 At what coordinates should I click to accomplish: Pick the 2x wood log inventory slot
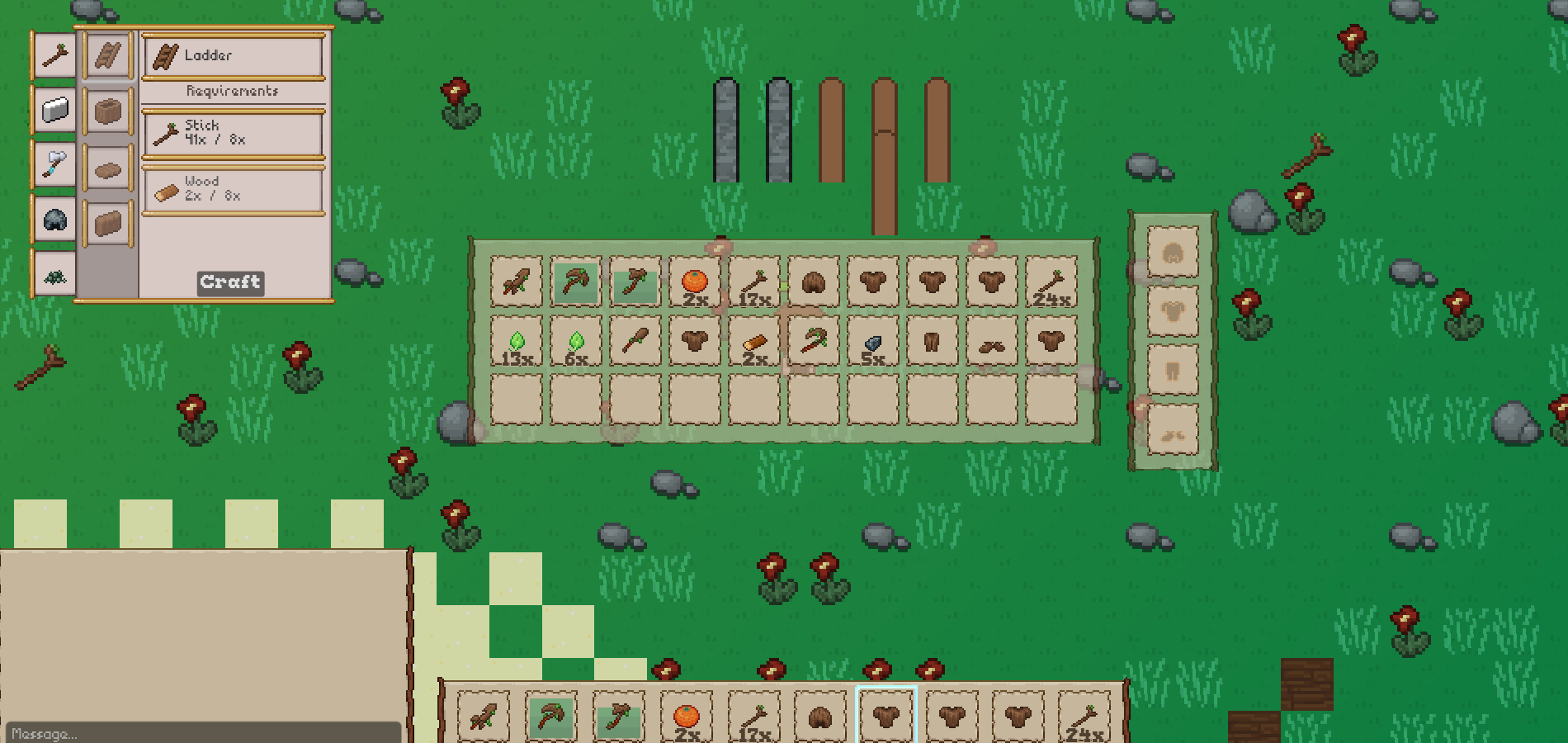pyautogui.click(x=754, y=342)
